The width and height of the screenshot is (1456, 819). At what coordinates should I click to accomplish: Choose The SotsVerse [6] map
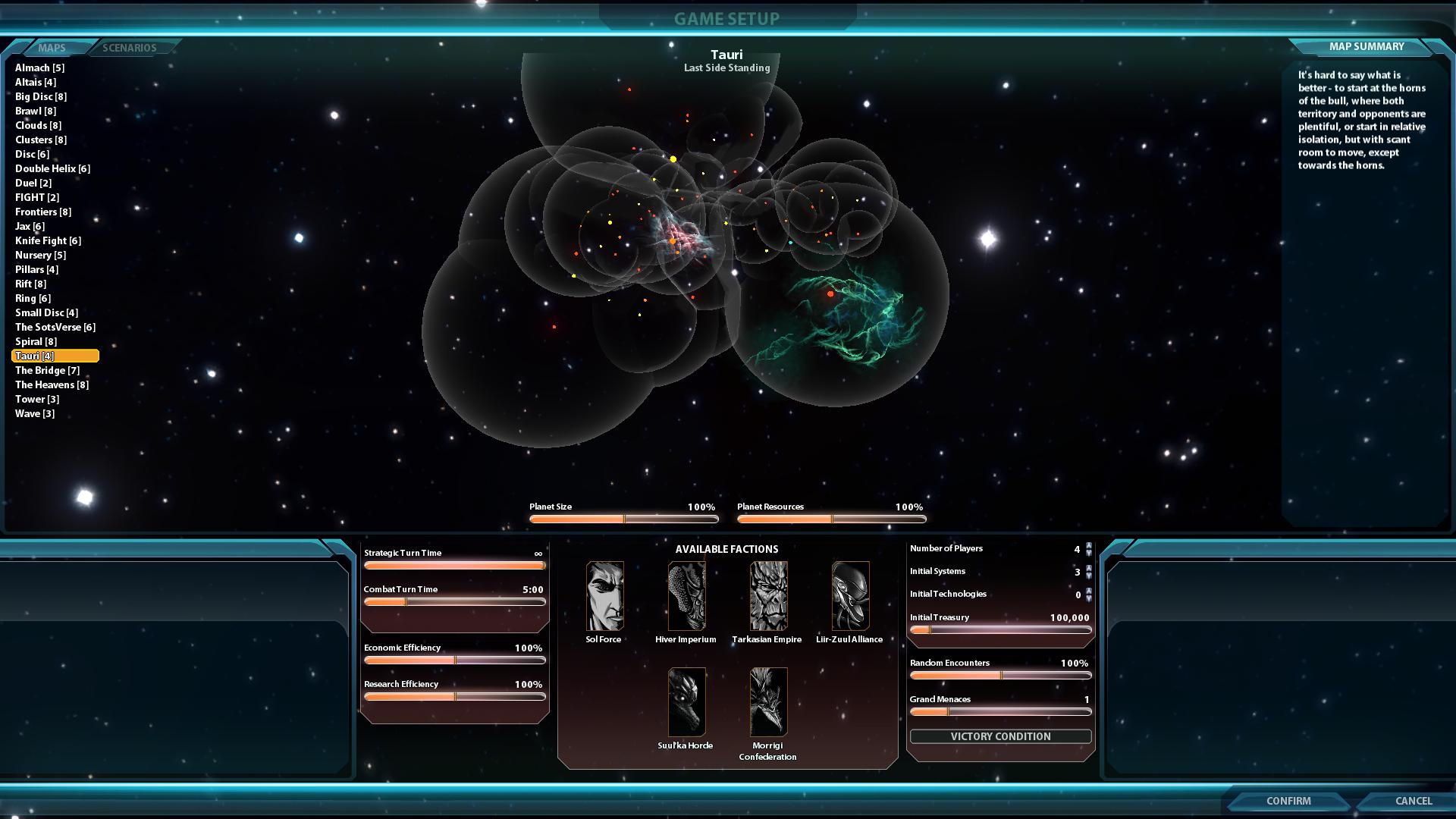coord(55,327)
